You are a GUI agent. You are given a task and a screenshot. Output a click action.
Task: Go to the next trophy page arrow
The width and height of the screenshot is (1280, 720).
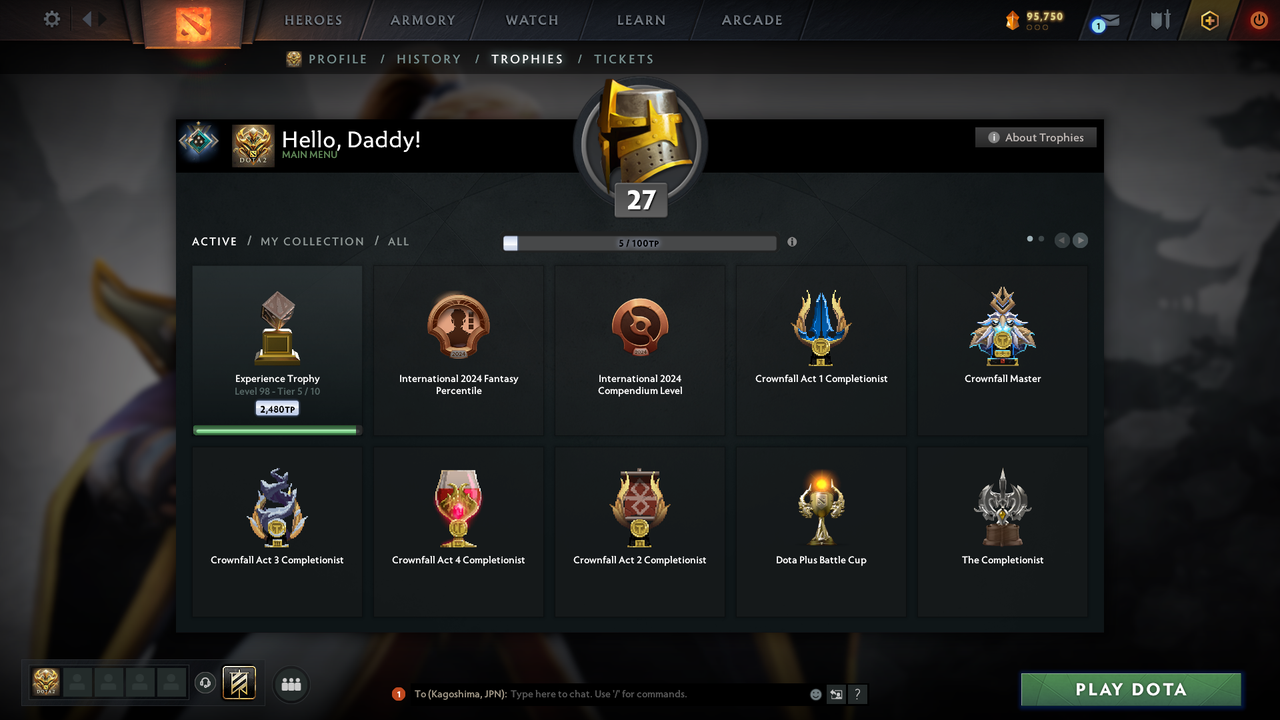[1080, 240]
